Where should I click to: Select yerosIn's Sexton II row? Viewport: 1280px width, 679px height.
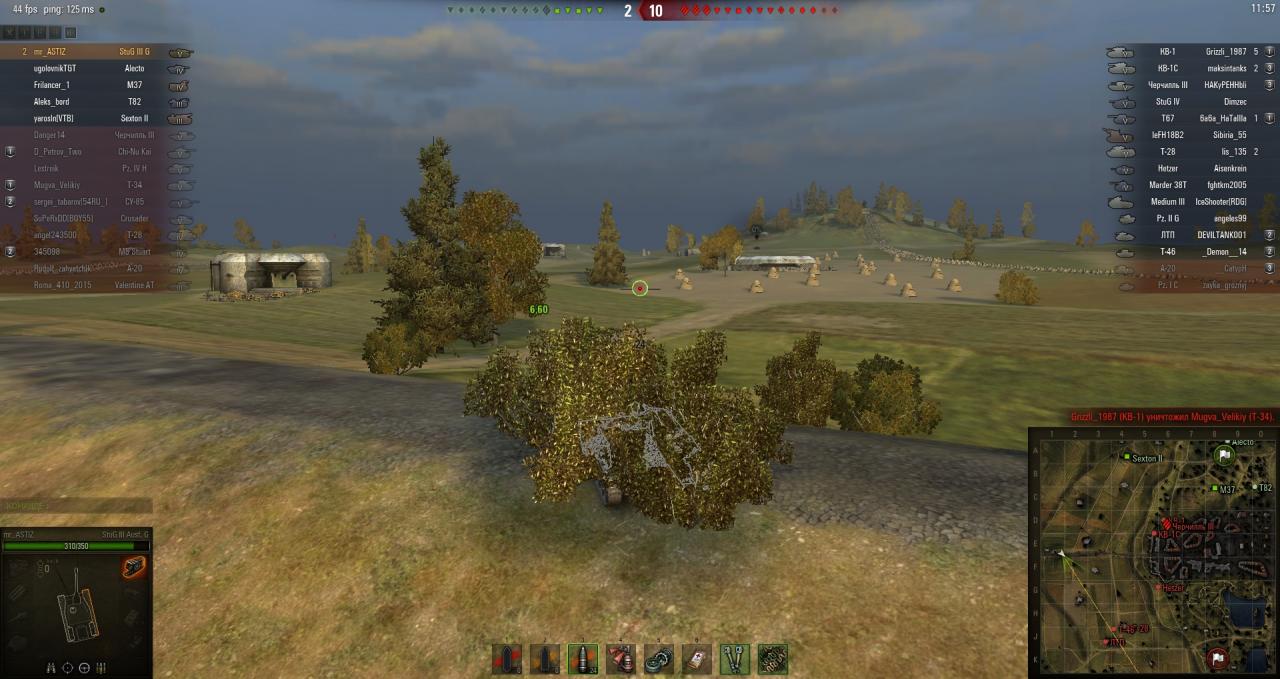(x=90, y=118)
